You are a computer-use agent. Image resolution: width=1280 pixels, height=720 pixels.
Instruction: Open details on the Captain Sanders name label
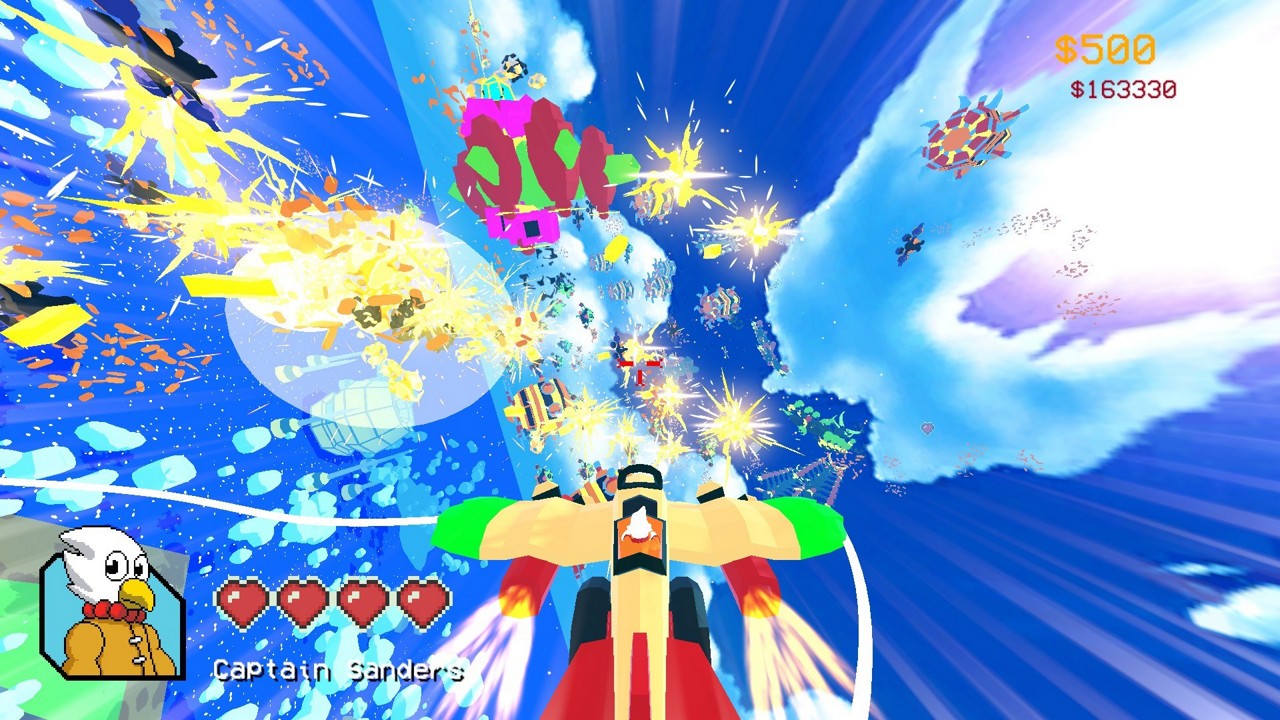pyautogui.click(x=337, y=672)
